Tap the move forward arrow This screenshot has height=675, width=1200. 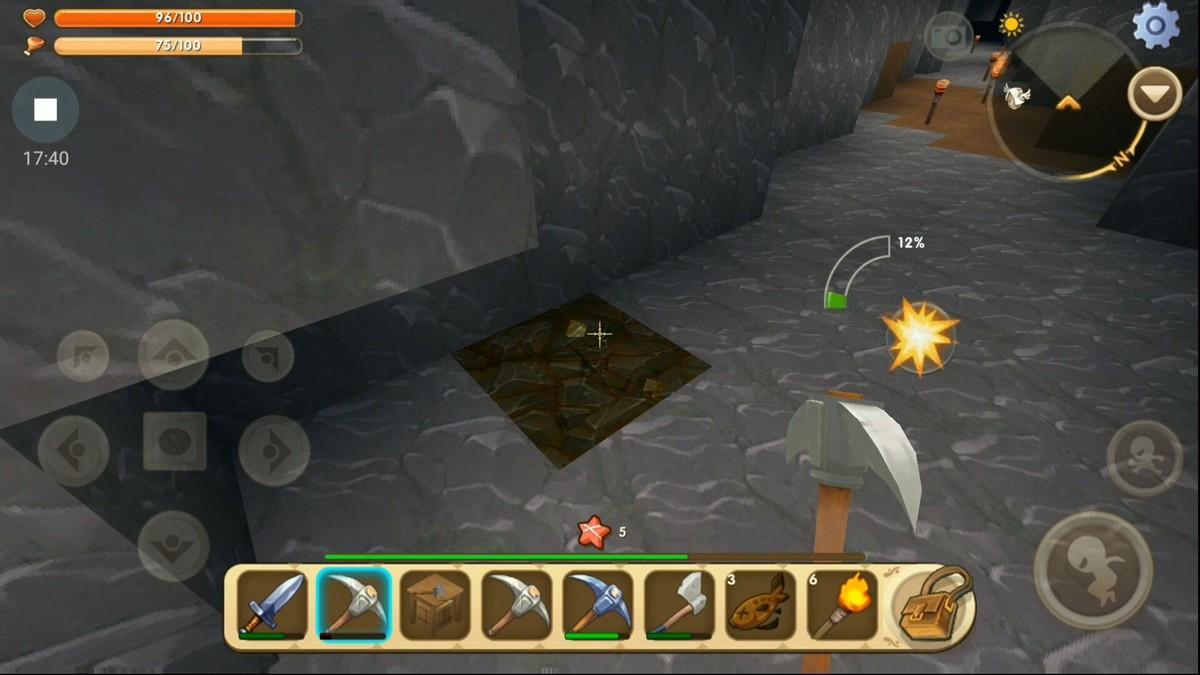point(173,354)
